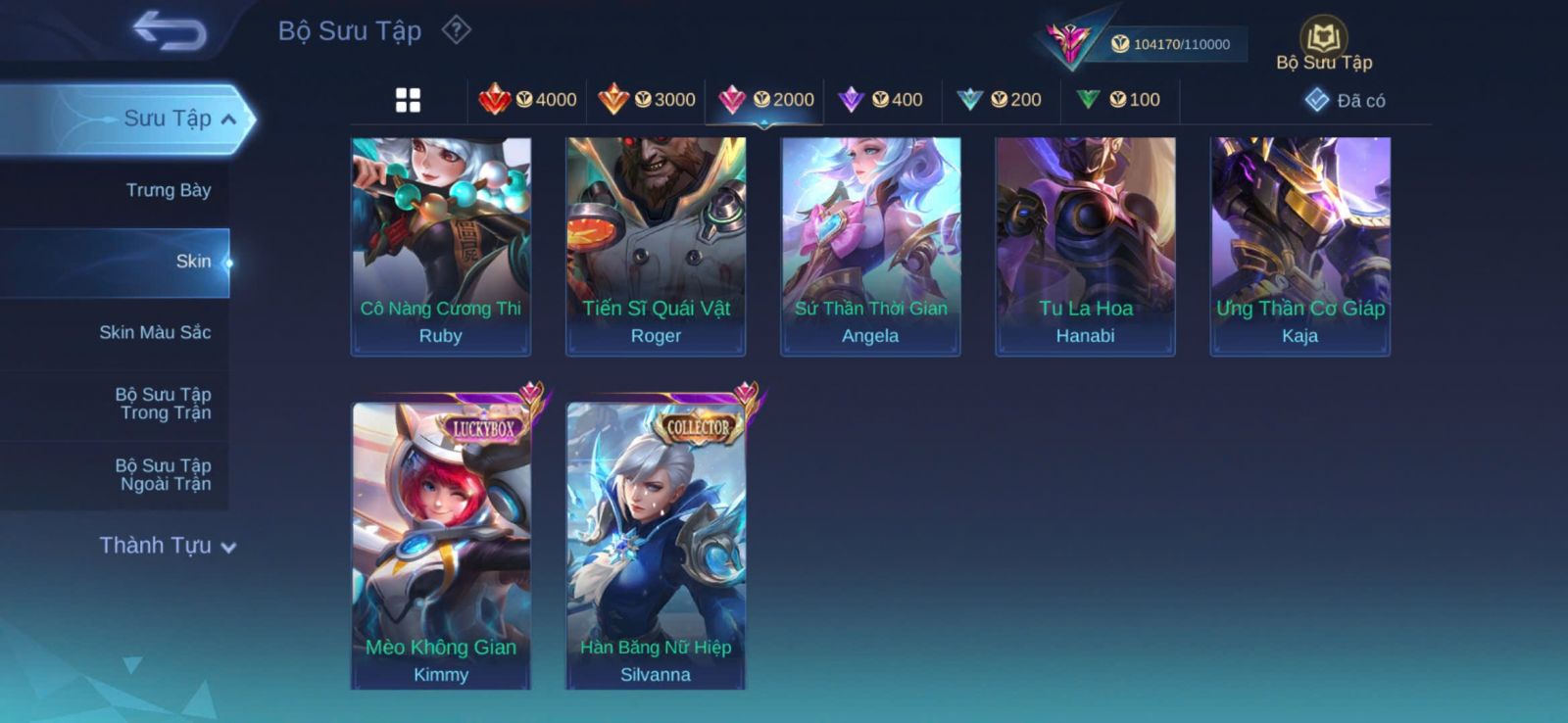
Task: Select the Skin menu entry
Action: click(x=192, y=262)
